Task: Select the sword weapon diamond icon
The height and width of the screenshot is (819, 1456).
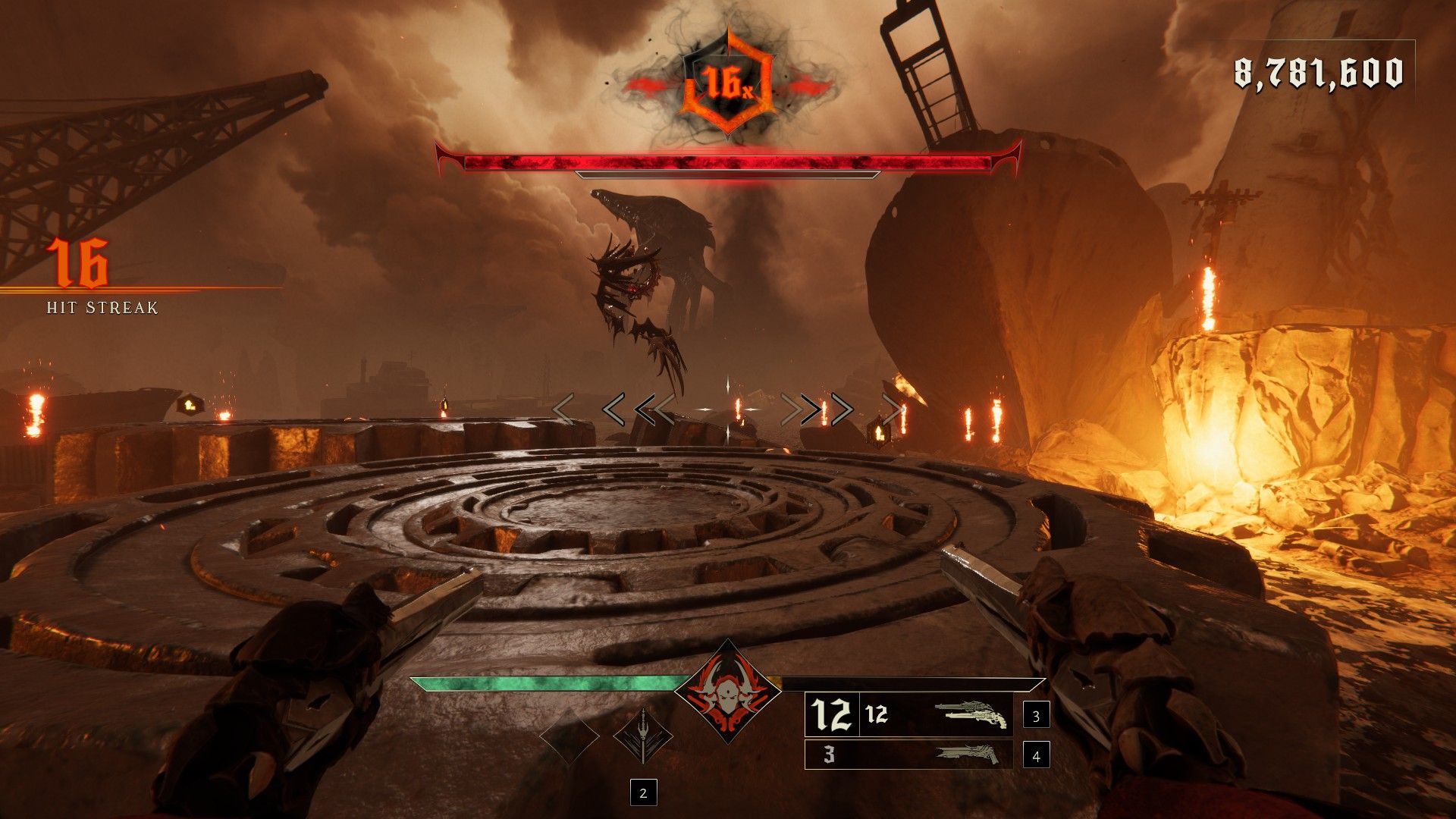Action: 642,736
